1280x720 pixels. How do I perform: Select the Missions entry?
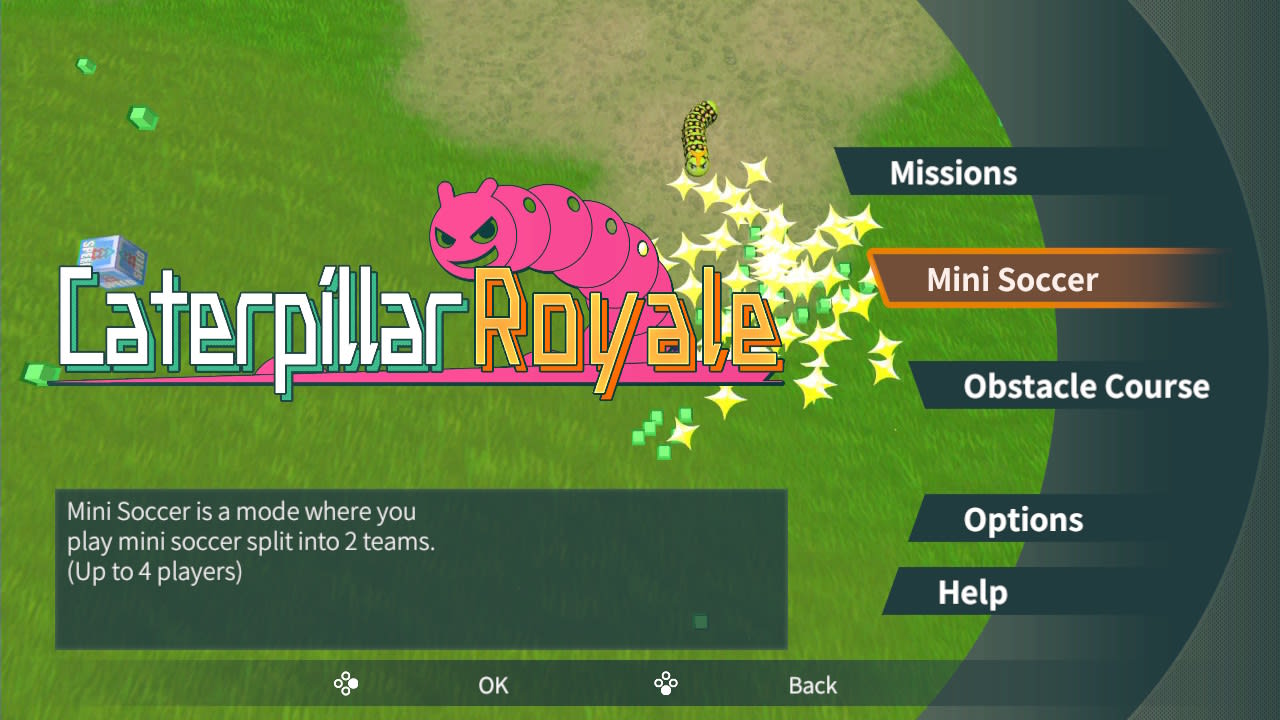(x=952, y=172)
